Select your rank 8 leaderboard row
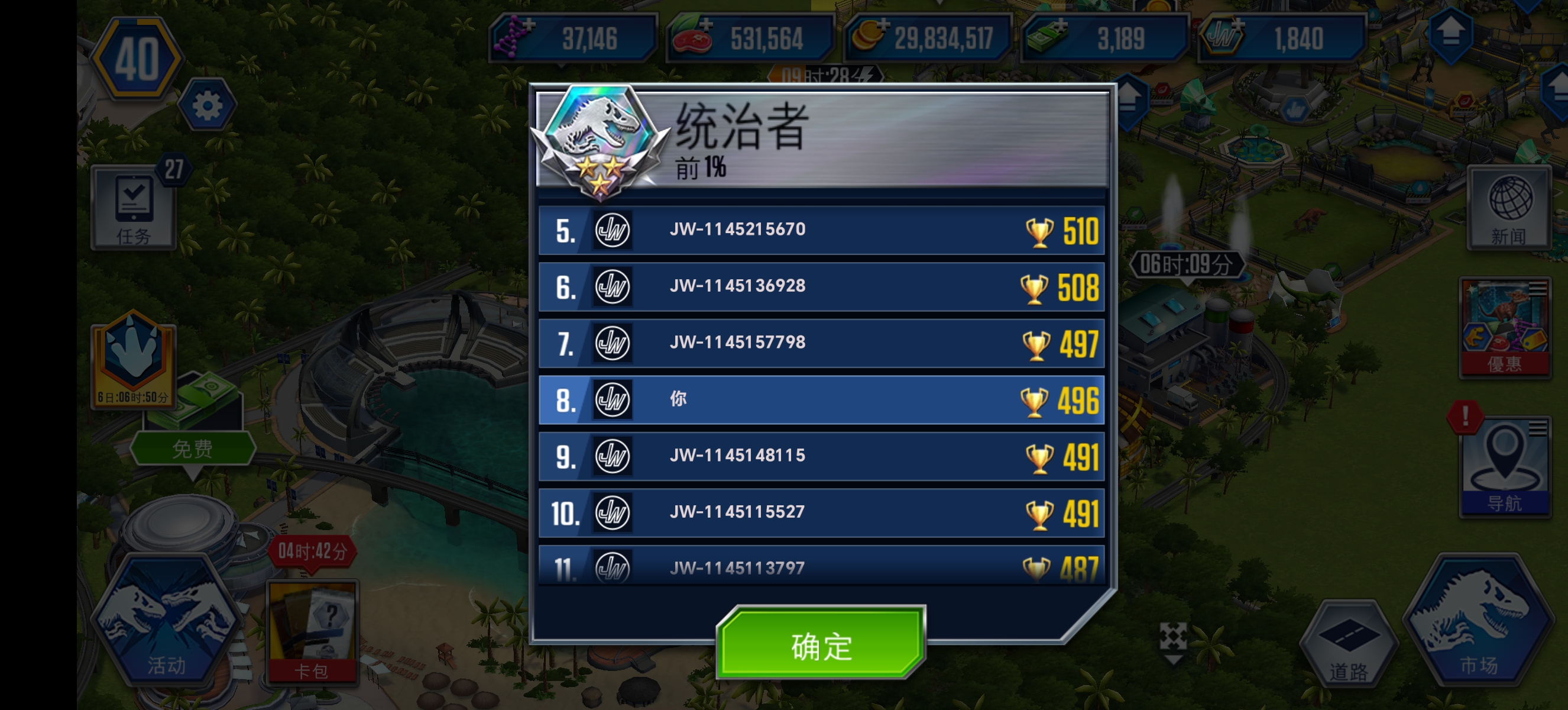1568x710 pixels. point(821,399)
